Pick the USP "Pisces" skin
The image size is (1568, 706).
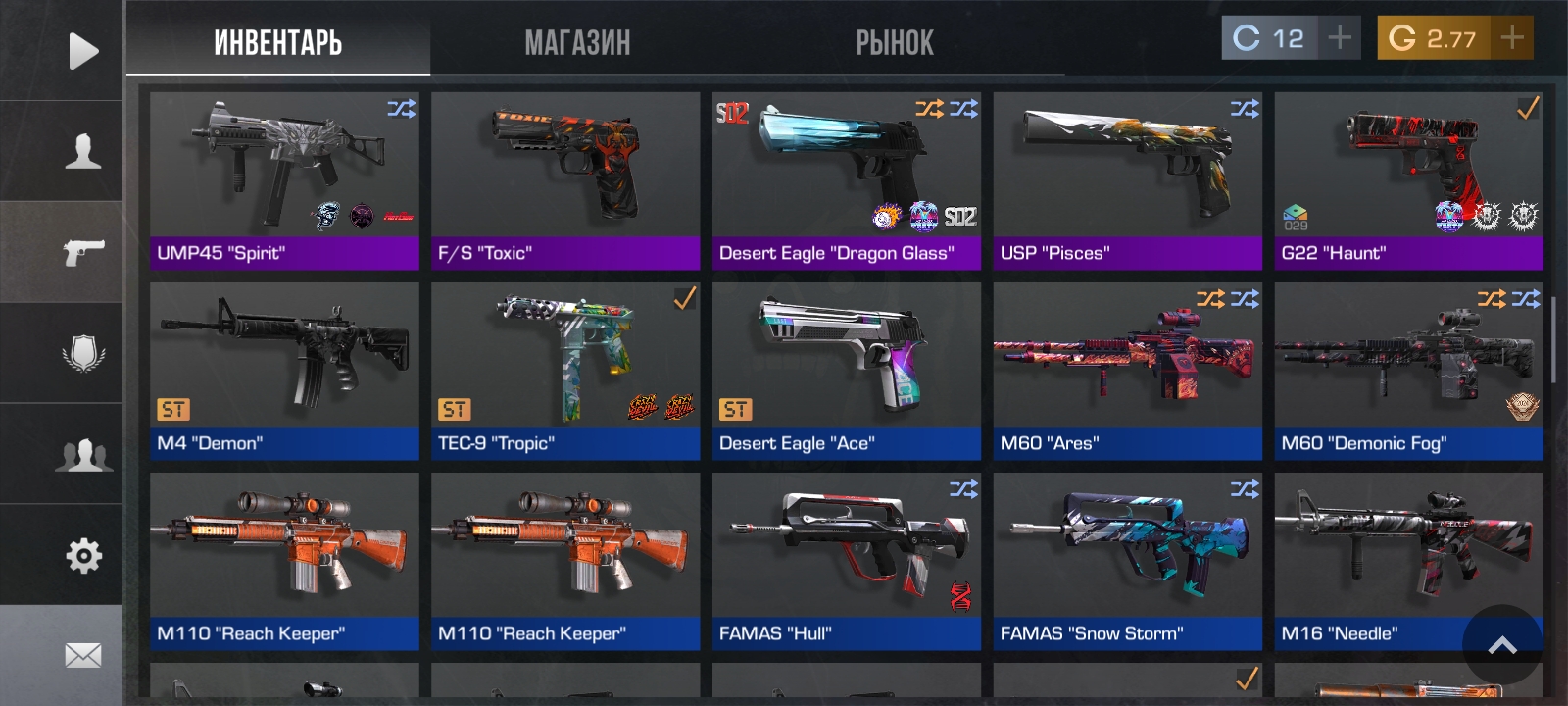tap(1128, 180)
